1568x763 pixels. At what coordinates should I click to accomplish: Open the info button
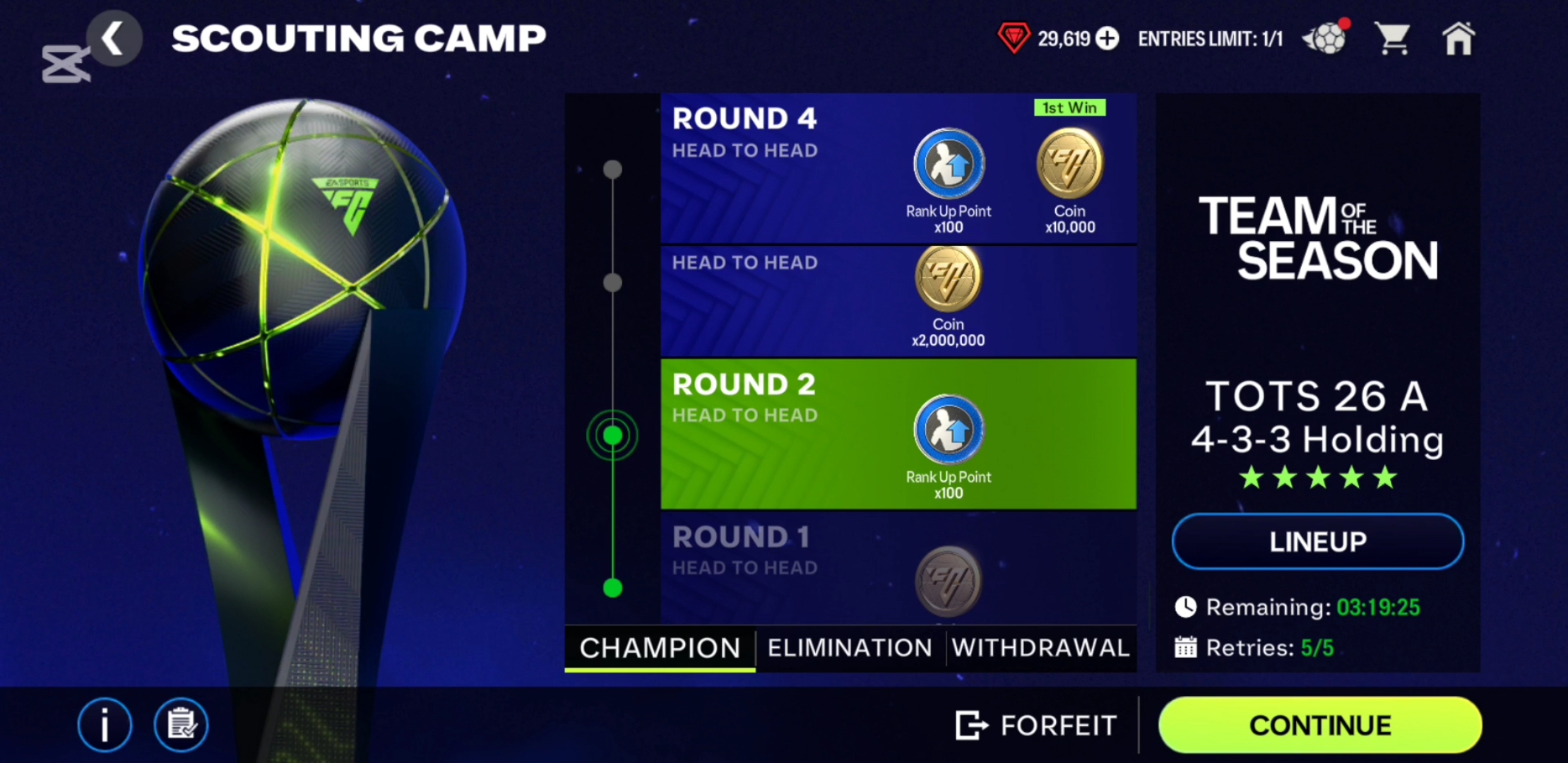[105, 725]
